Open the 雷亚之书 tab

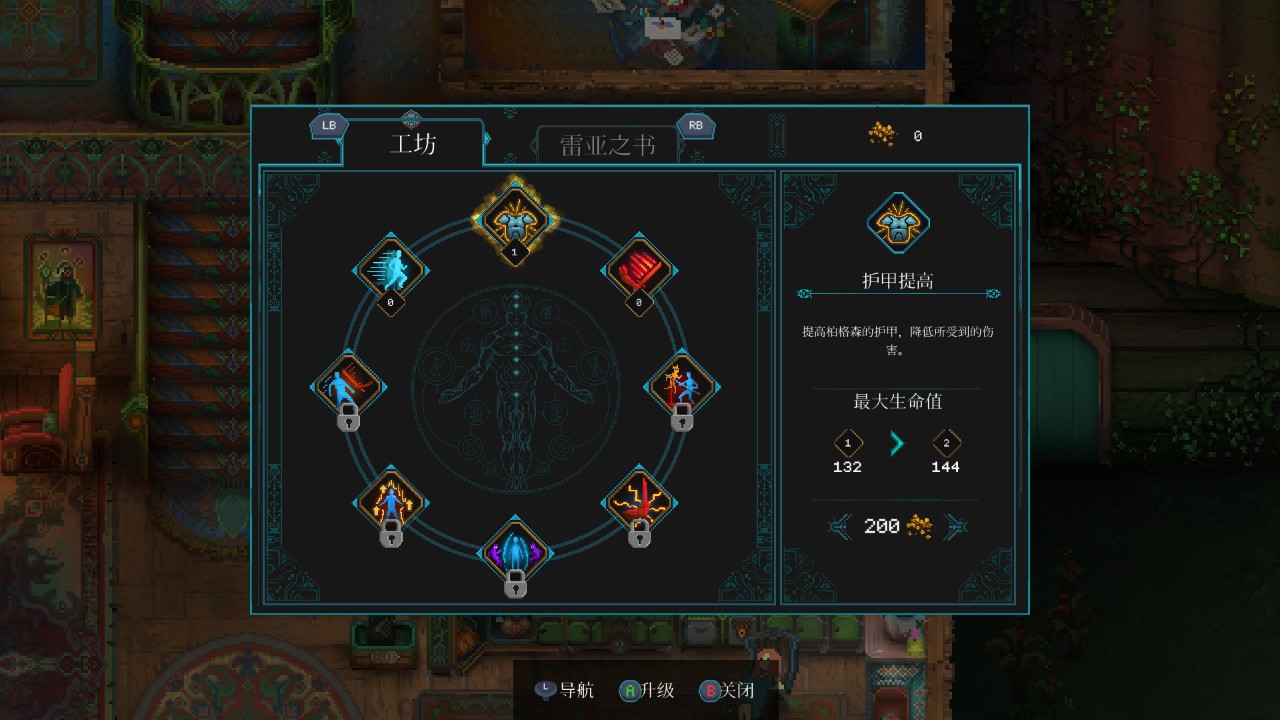(607, 146)
